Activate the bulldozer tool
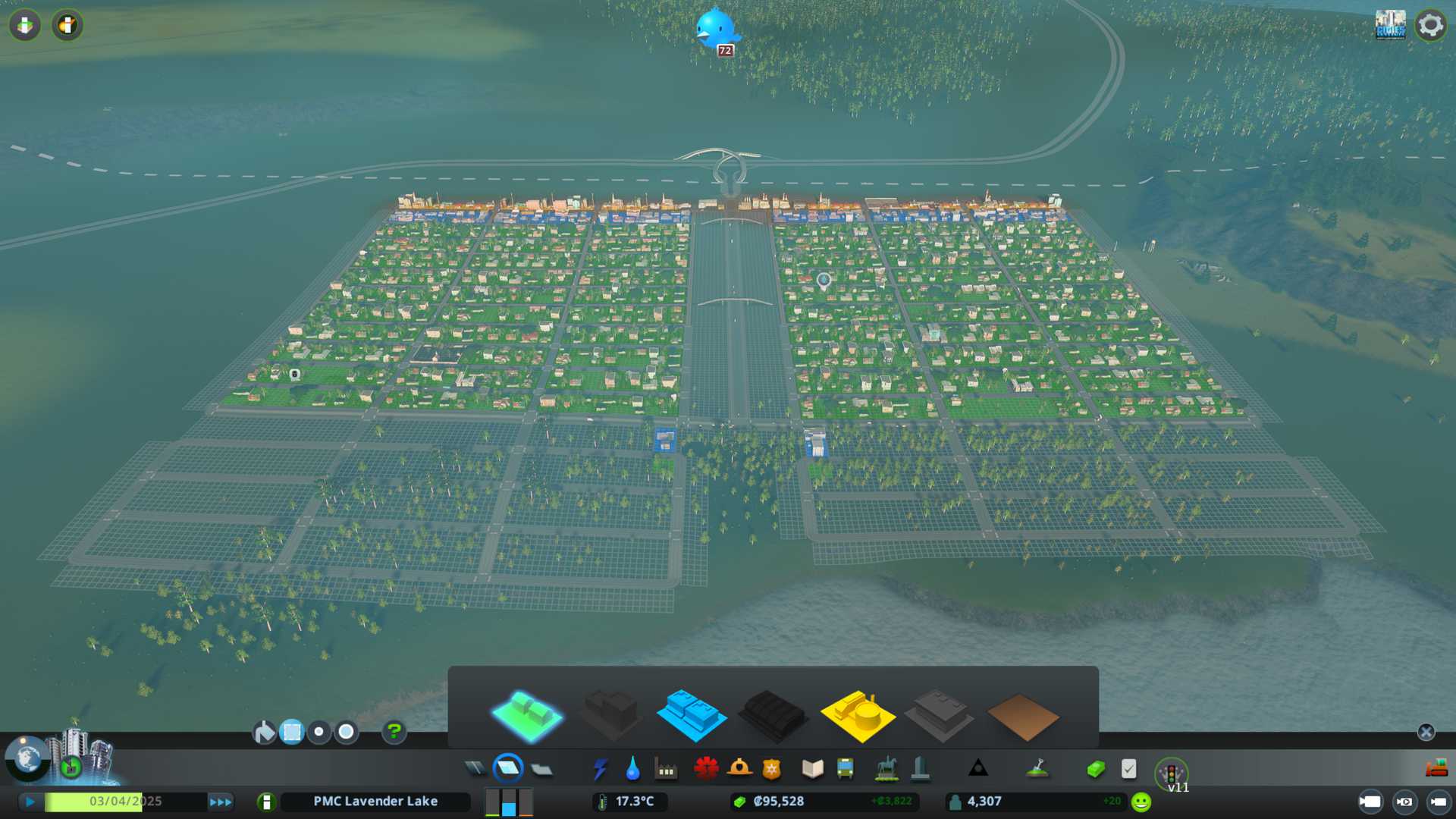 point(1436,769)
